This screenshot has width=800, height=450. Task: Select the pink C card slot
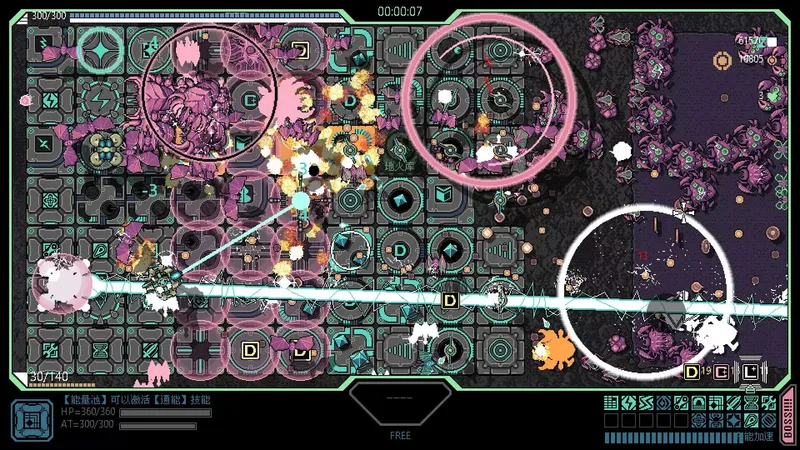(721, 372)
